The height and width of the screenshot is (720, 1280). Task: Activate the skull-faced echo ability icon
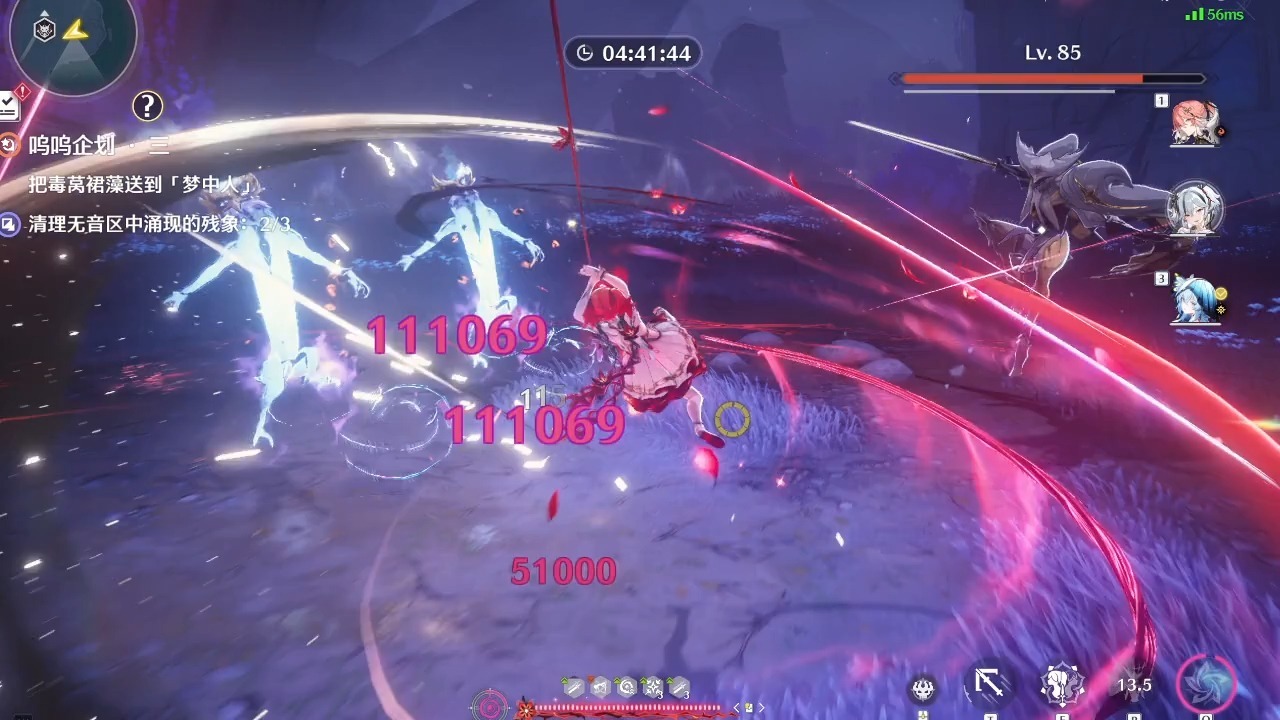(923, 688)
